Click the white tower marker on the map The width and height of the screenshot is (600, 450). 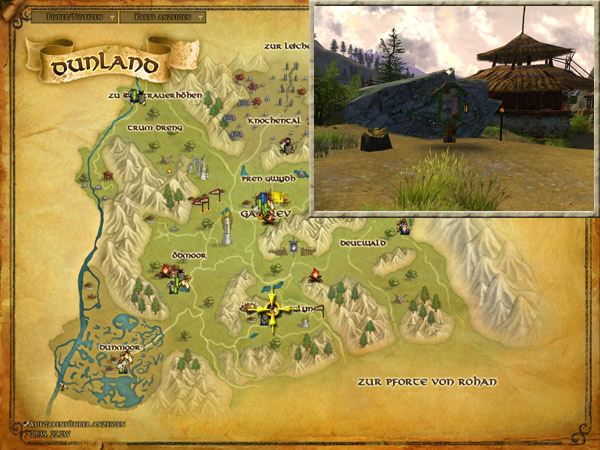point(228,233)
